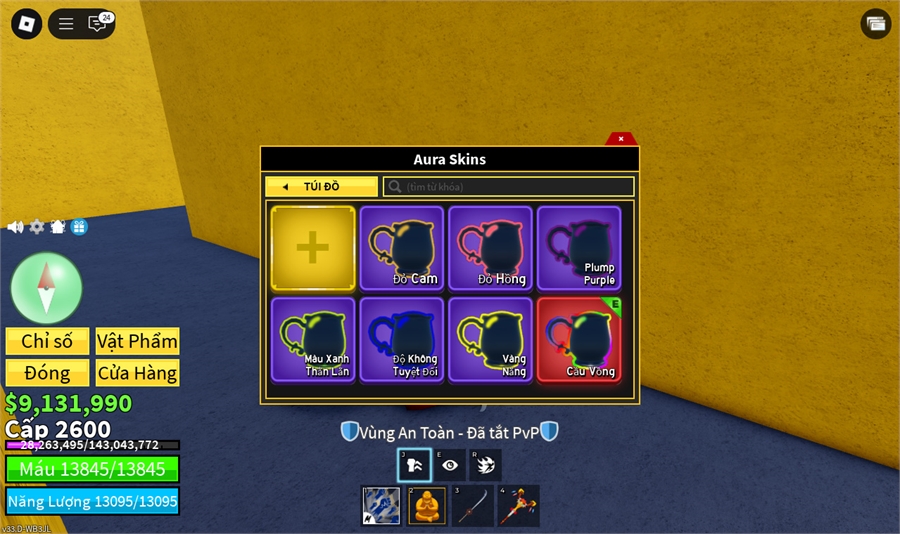Click the yellow plus add-skin tile
The image size is (900, 534).
(313, 248)
